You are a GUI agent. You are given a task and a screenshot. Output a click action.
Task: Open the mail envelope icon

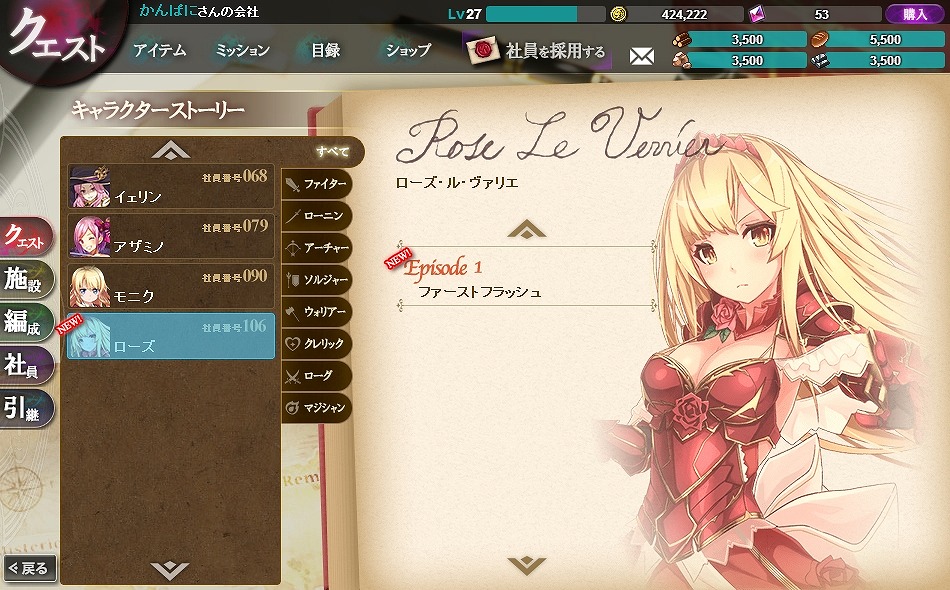pyautogui.click(x=641, y=56)
